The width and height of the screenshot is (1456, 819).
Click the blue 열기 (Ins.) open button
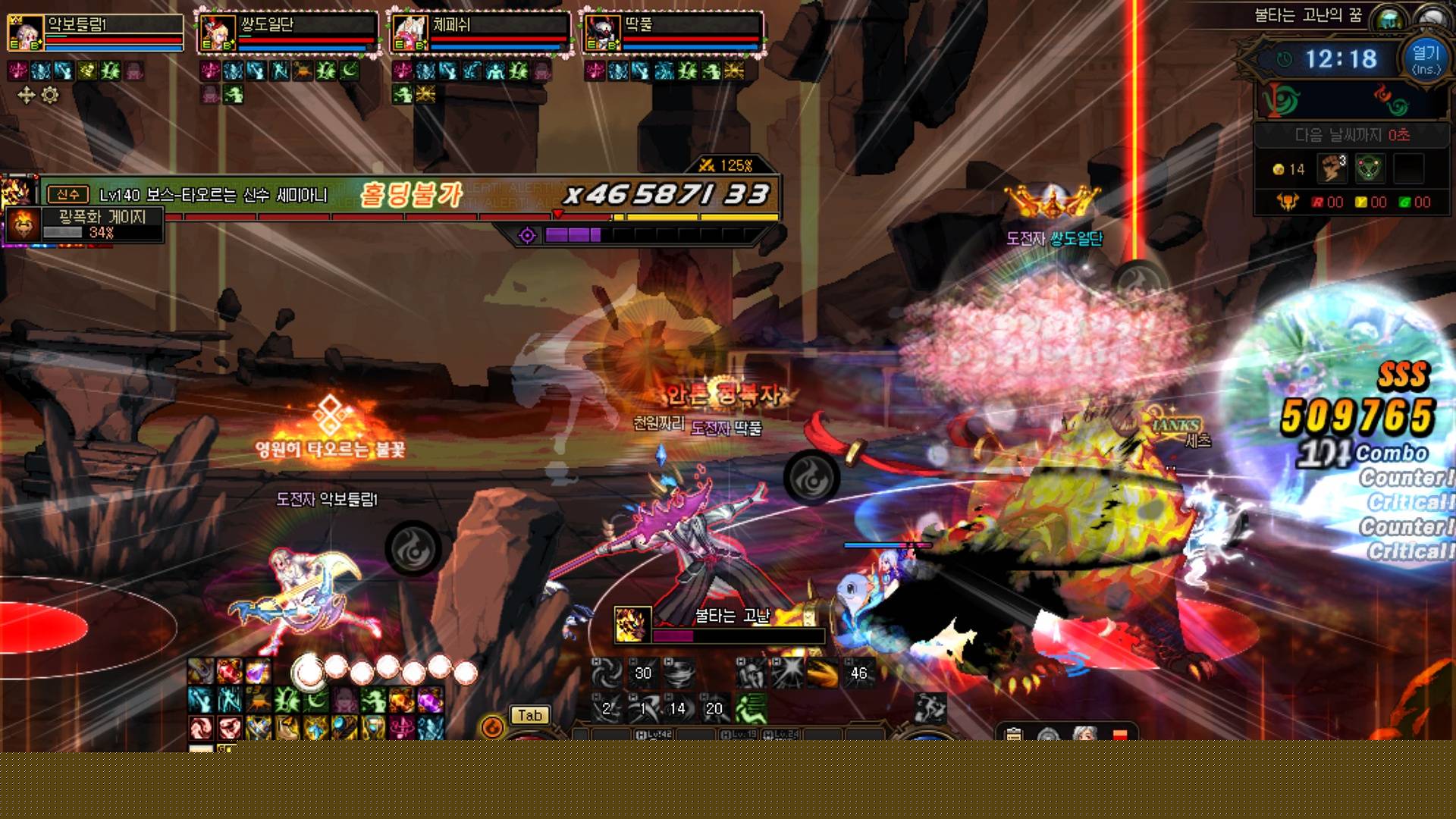(1426, 59)
